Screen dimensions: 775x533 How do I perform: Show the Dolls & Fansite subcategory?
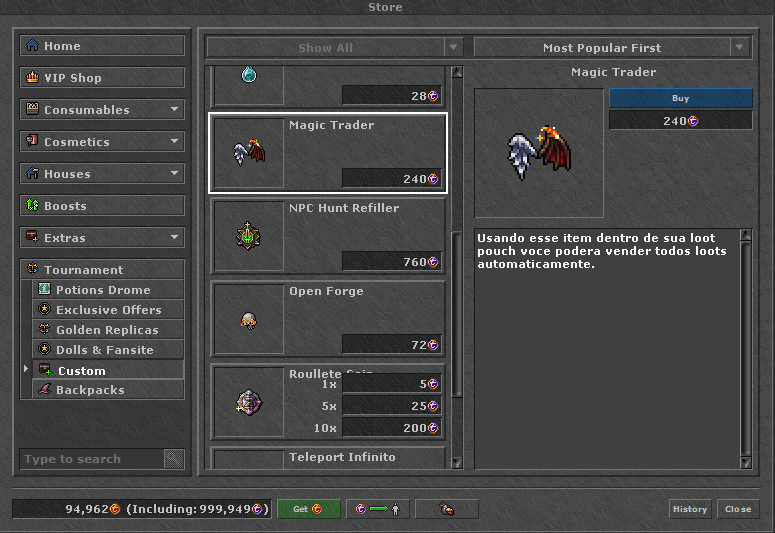point(109,350)
